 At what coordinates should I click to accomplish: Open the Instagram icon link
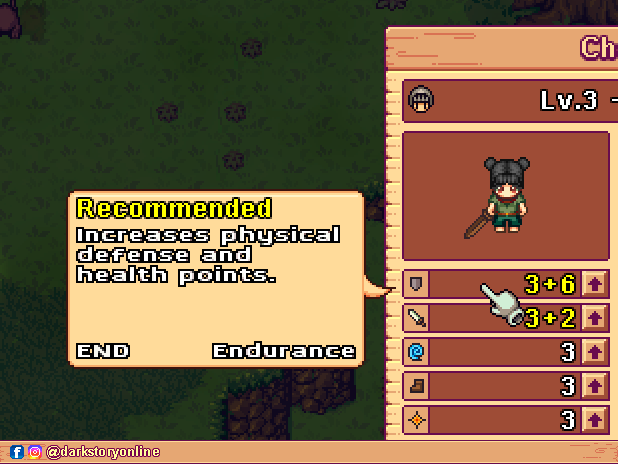pos(34,452)
